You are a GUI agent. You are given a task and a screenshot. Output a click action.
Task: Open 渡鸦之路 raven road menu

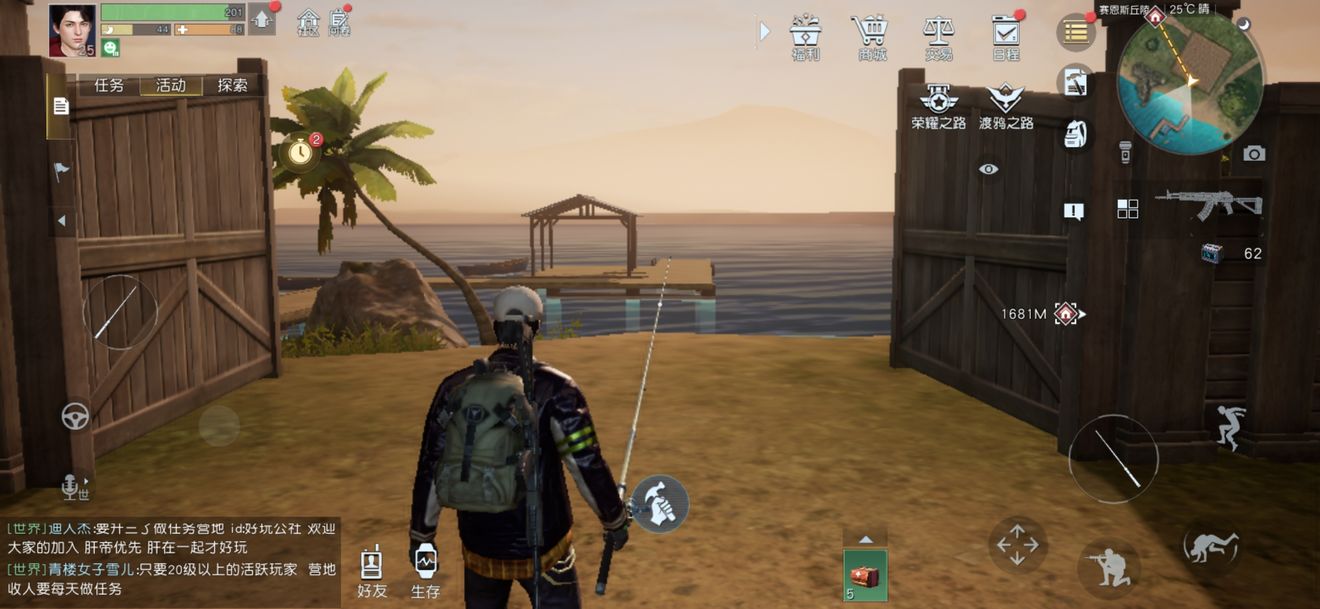[x=1005, y=106]
